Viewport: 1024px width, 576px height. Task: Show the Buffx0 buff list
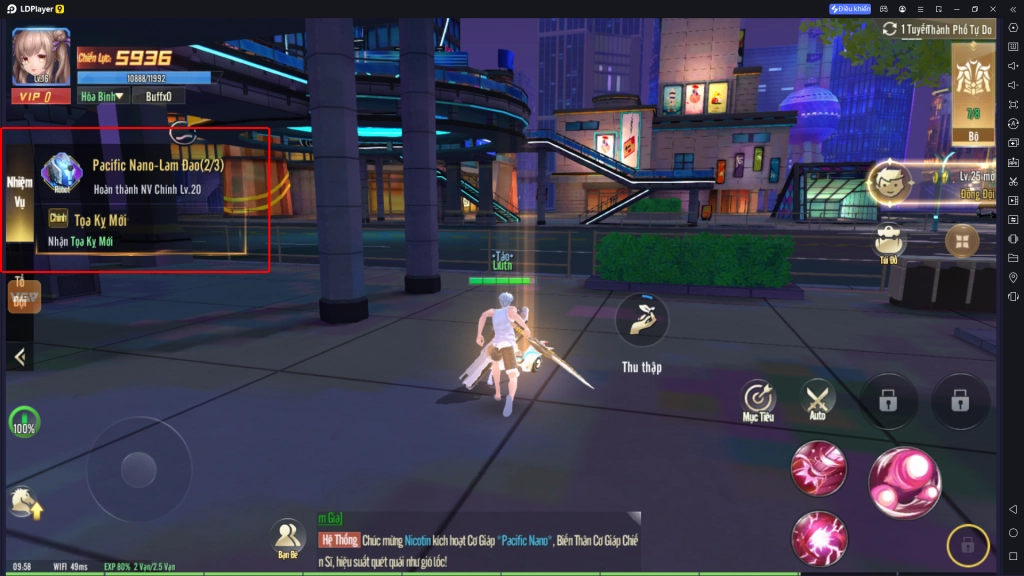pos(158,96)
